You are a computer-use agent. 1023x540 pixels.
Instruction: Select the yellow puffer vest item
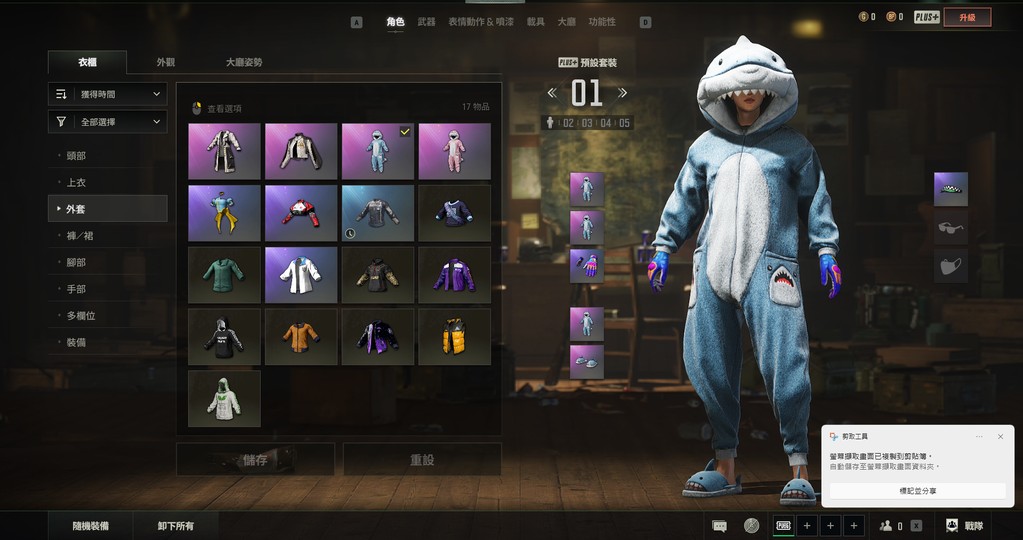point(454,336)
